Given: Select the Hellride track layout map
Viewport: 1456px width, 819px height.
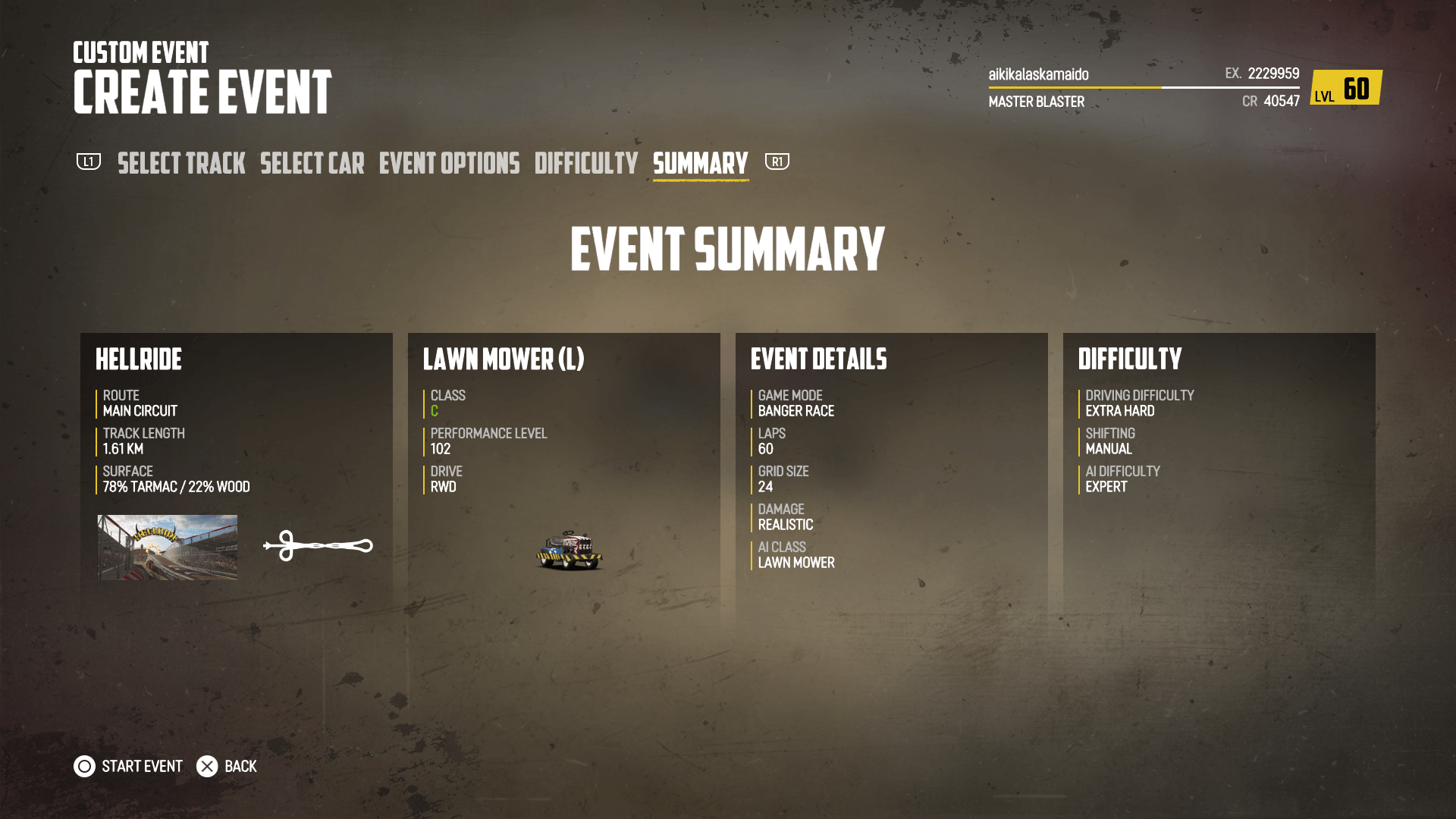Looking at the screenshot, I should point(318,545).
